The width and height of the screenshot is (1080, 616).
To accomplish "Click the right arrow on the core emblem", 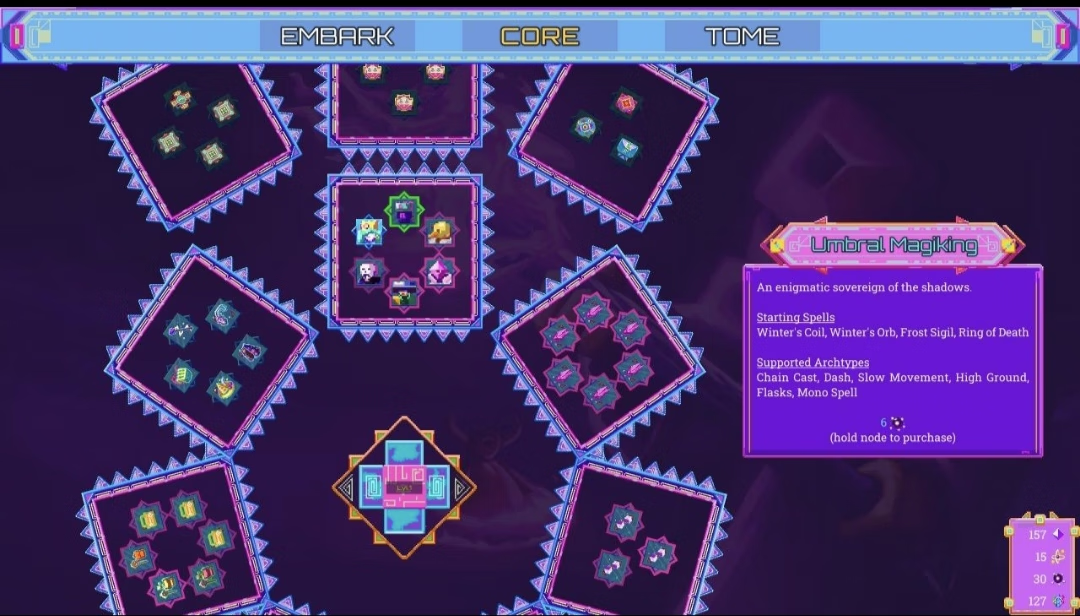I will point(463,488).
